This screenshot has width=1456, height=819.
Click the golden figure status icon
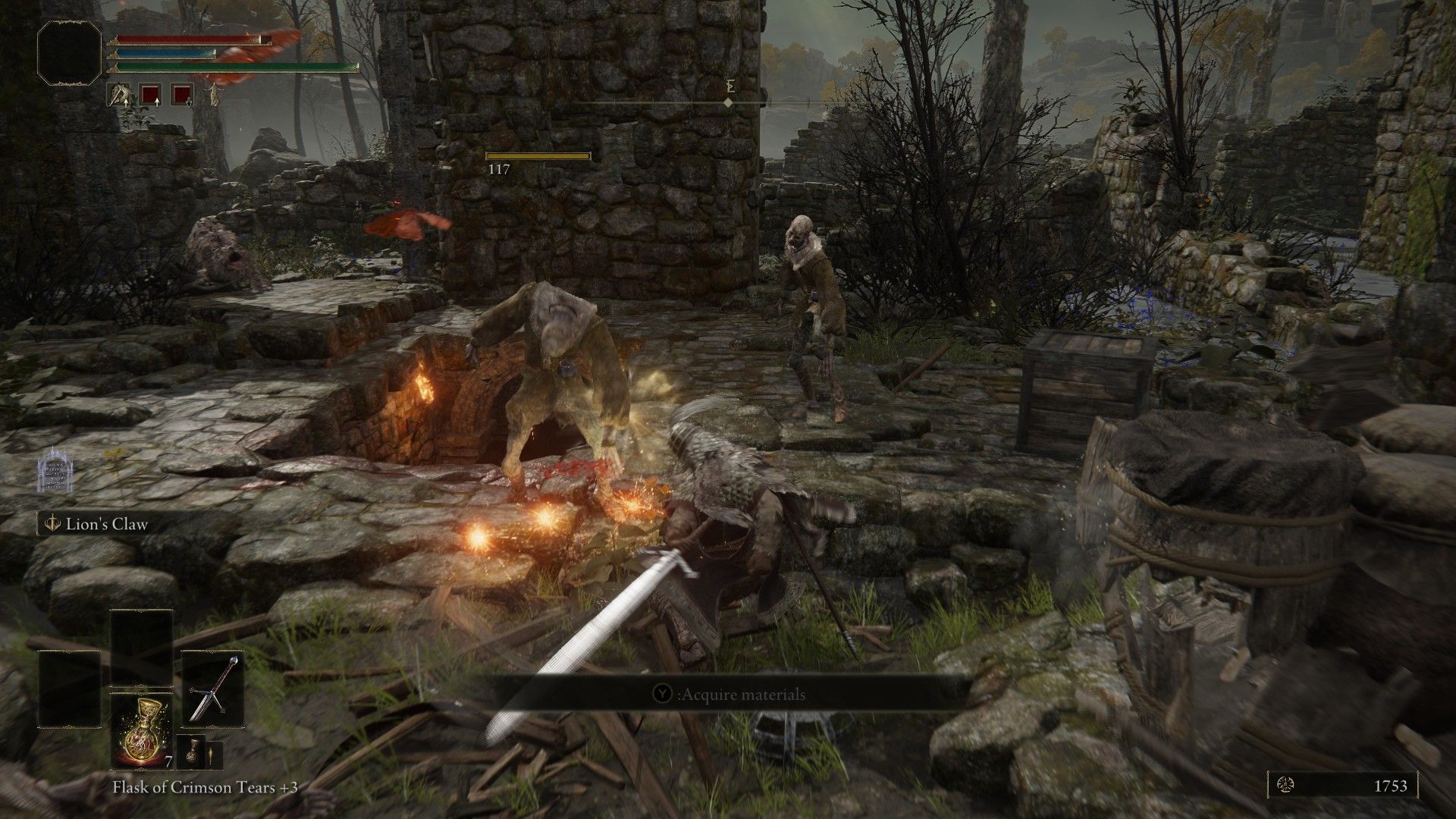point(215,95)
